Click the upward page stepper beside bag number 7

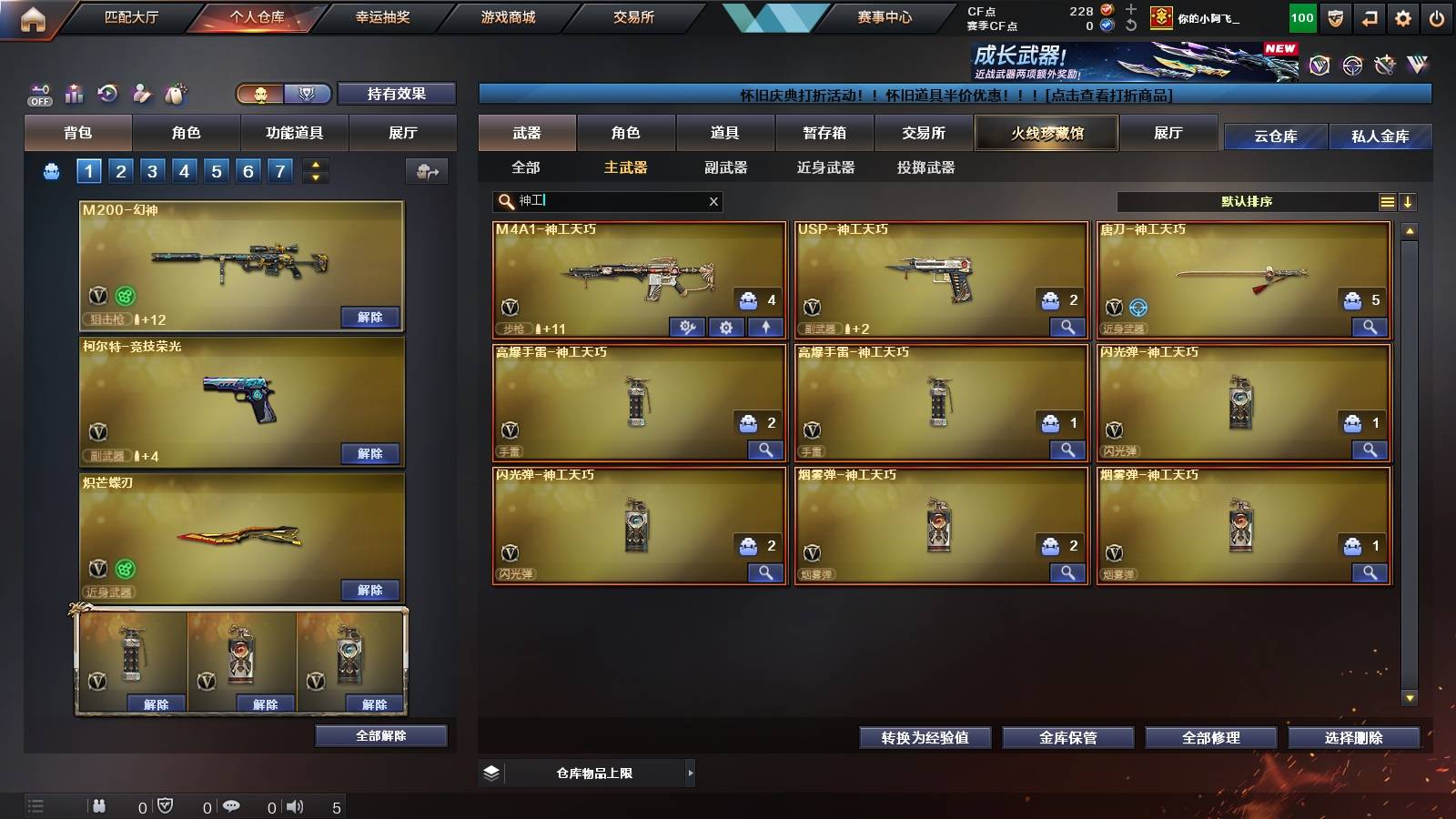(314, 165)
